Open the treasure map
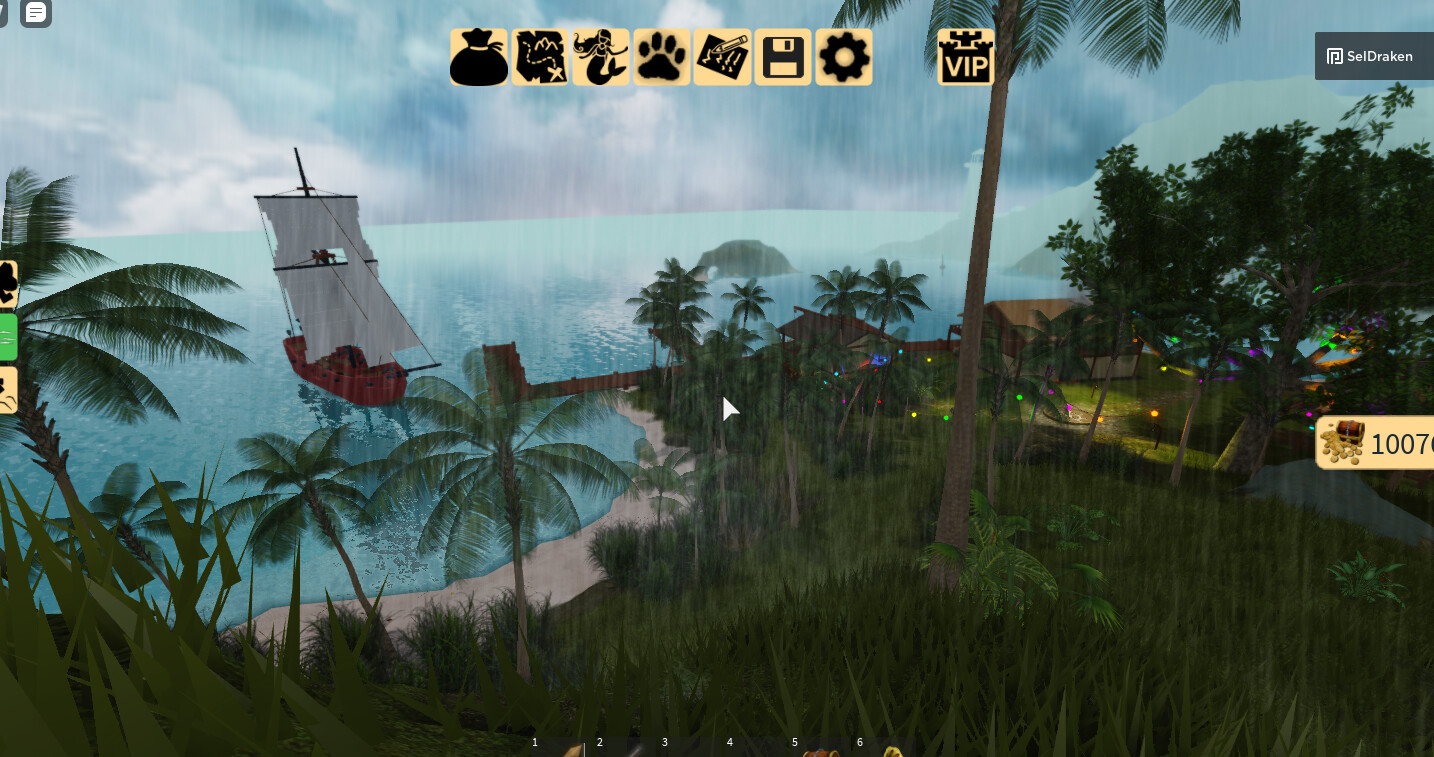Screen dimensions: 1434x757 [540, 57]
